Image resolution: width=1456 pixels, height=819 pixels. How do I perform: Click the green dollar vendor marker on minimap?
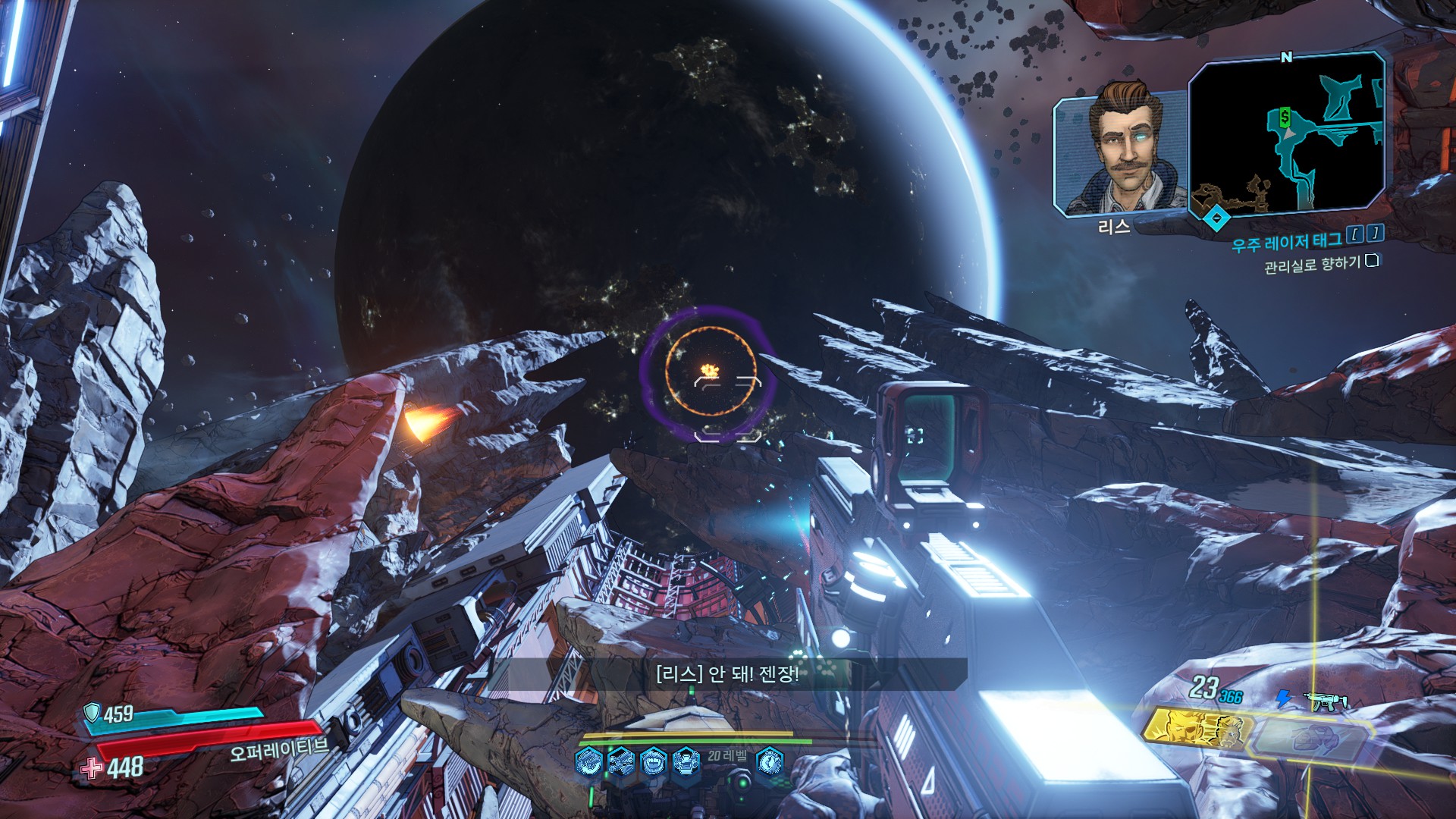[x=1285, y=117]
